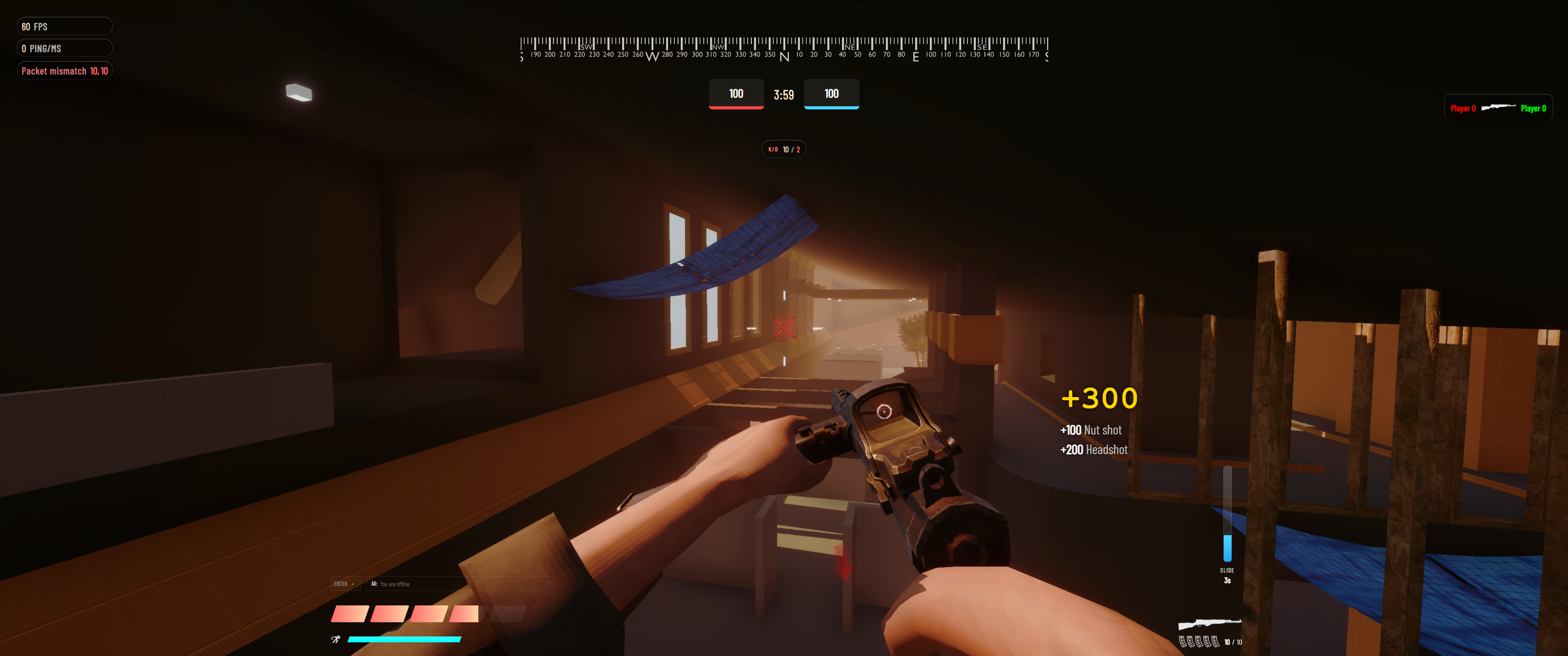Viewport: 1568px width, 656px height.
Task: Click the +300 score popup text
Action: (x=1099, y=398)
